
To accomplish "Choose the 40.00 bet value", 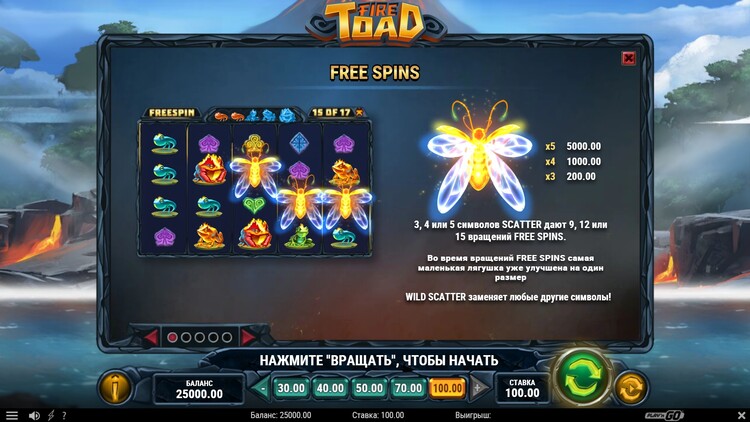I will click(329, 388).
